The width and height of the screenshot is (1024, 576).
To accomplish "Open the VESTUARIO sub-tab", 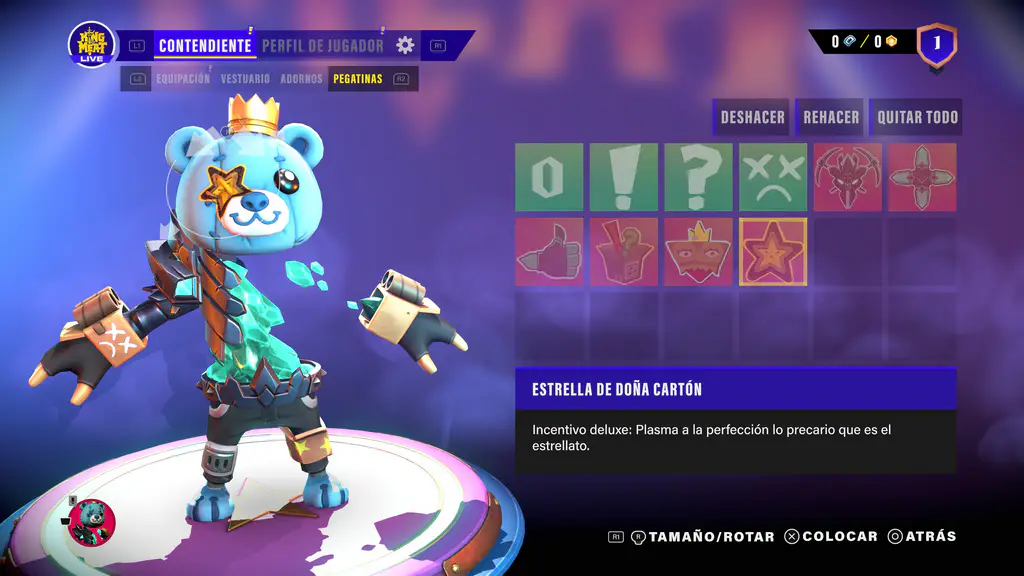I will click(245, 78).
